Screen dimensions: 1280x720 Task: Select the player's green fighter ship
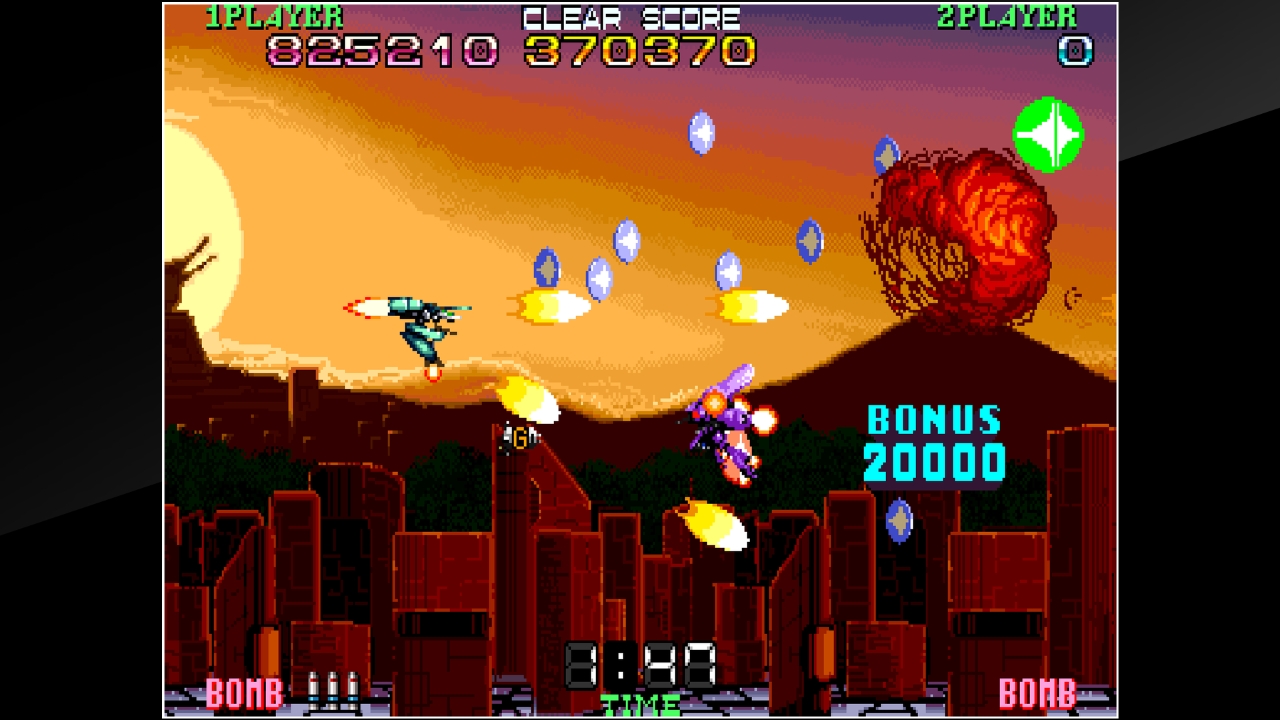click(x=425, y=325)
